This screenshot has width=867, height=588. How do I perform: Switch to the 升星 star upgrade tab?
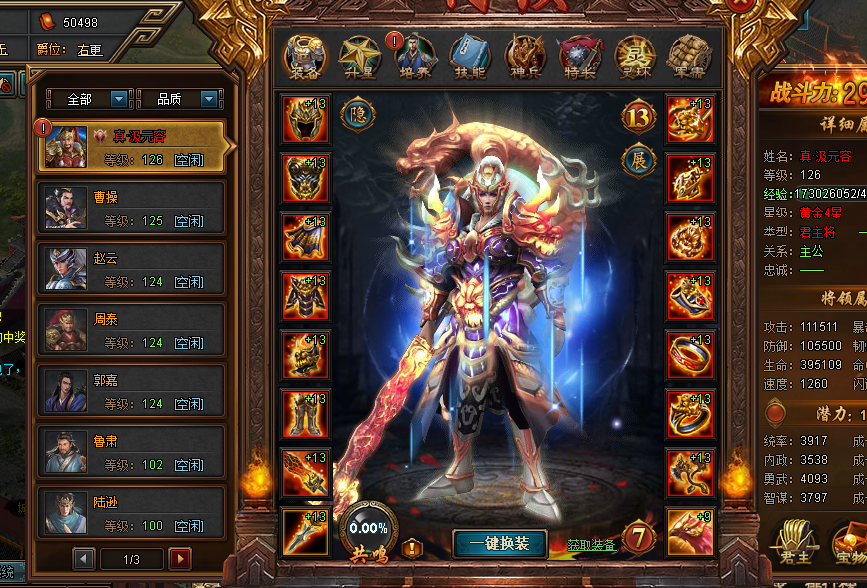(359, 56)
